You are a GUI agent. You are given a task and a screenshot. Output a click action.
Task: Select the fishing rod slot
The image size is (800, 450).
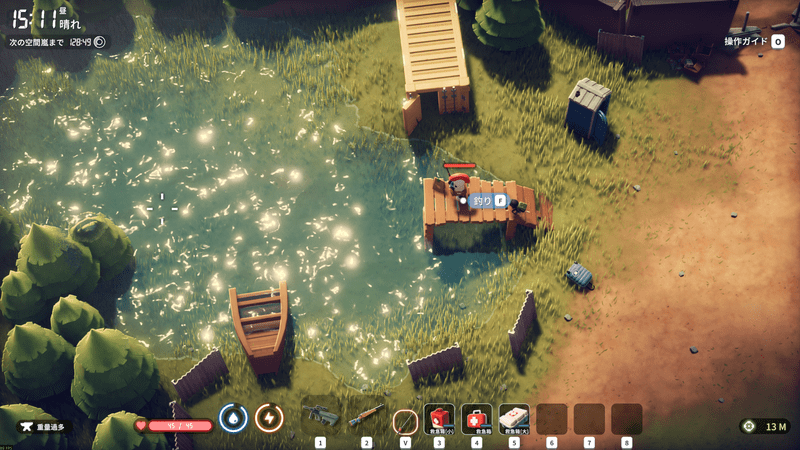[405, 418]
